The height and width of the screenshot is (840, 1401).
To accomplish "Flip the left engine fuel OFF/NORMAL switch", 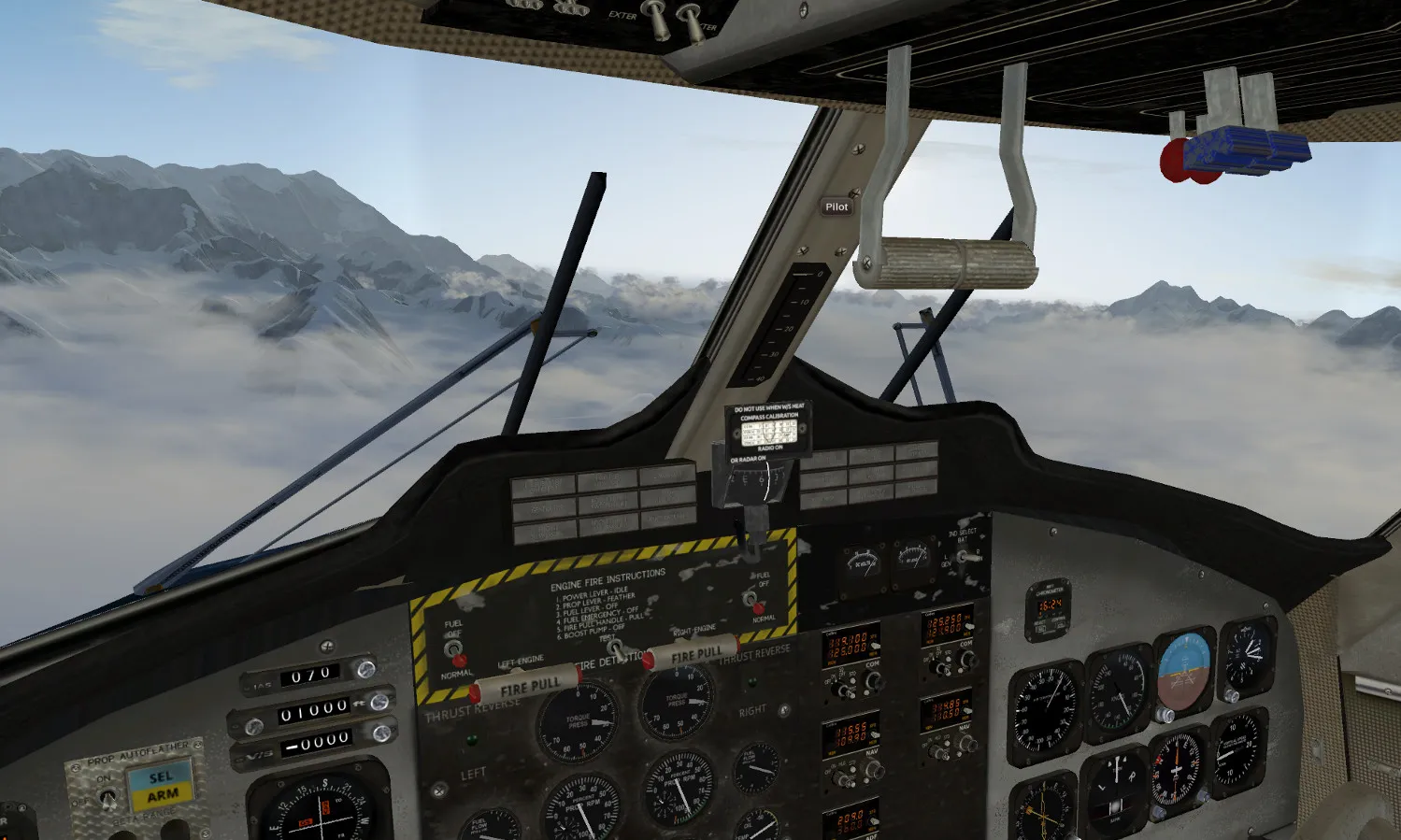I will pyautogui.click(x=453, y=649).
